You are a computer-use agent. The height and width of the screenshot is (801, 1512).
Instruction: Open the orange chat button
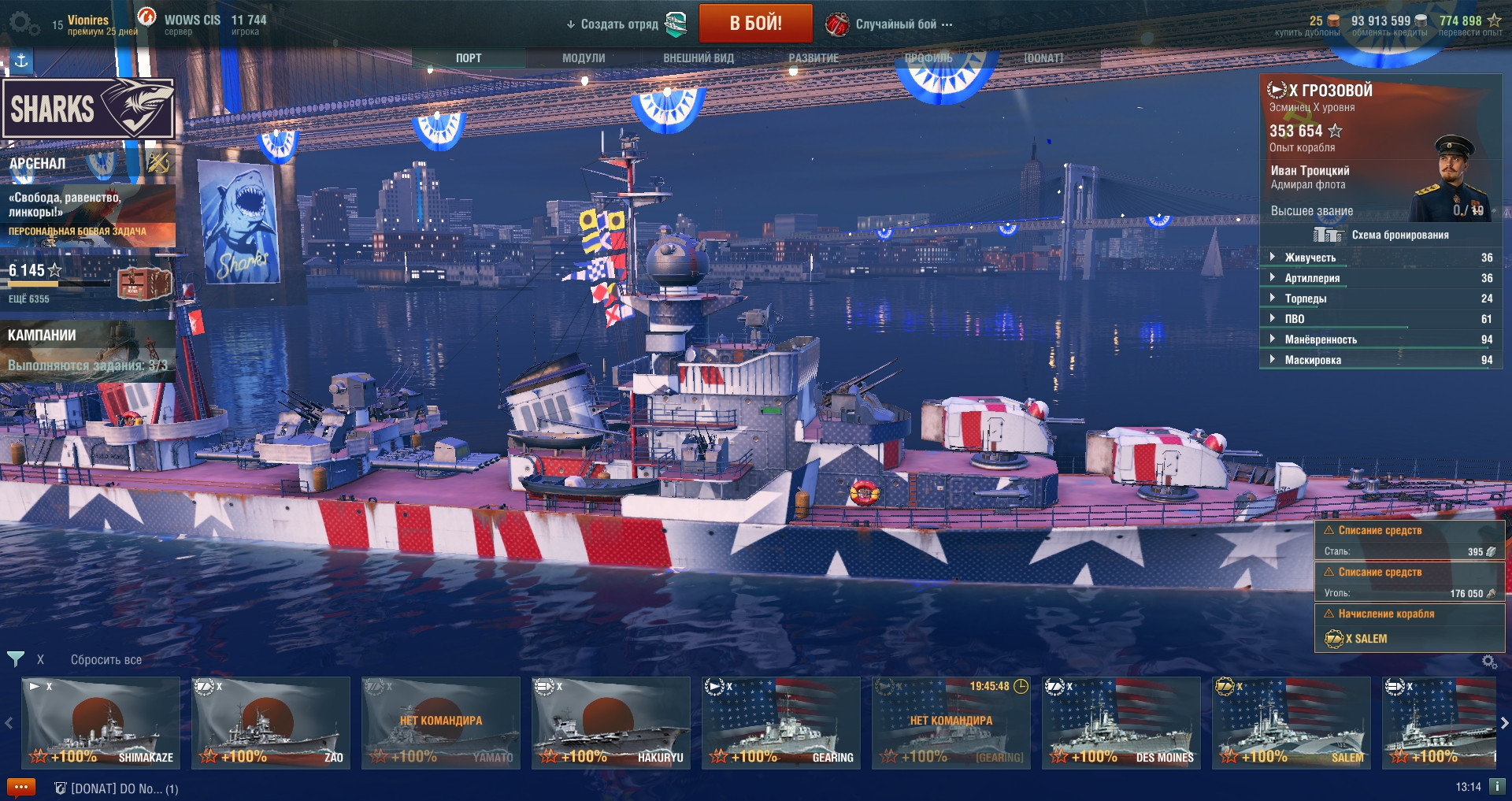pos(21,788)
